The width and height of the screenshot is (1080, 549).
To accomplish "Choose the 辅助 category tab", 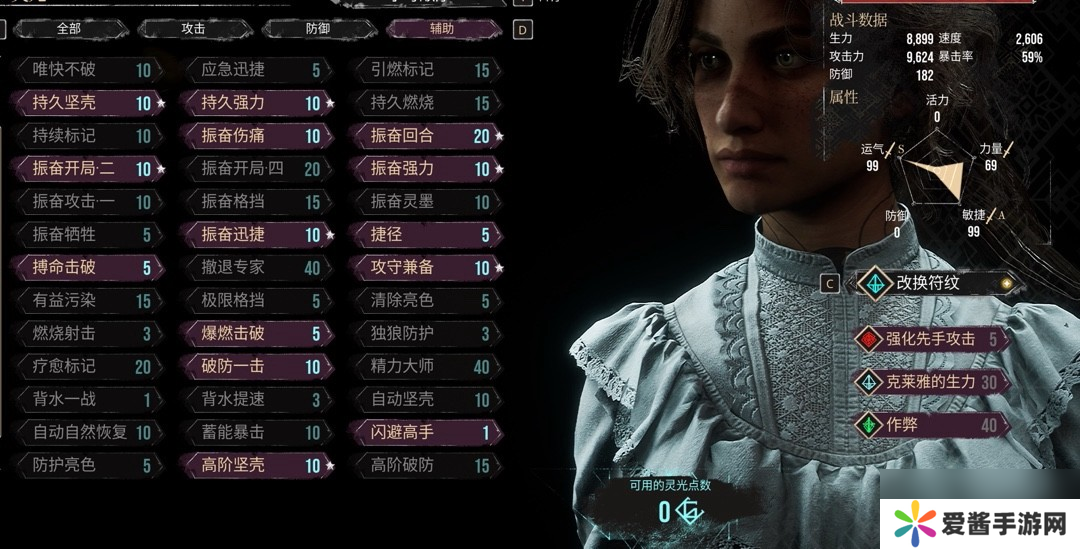I will click(442, 29).
